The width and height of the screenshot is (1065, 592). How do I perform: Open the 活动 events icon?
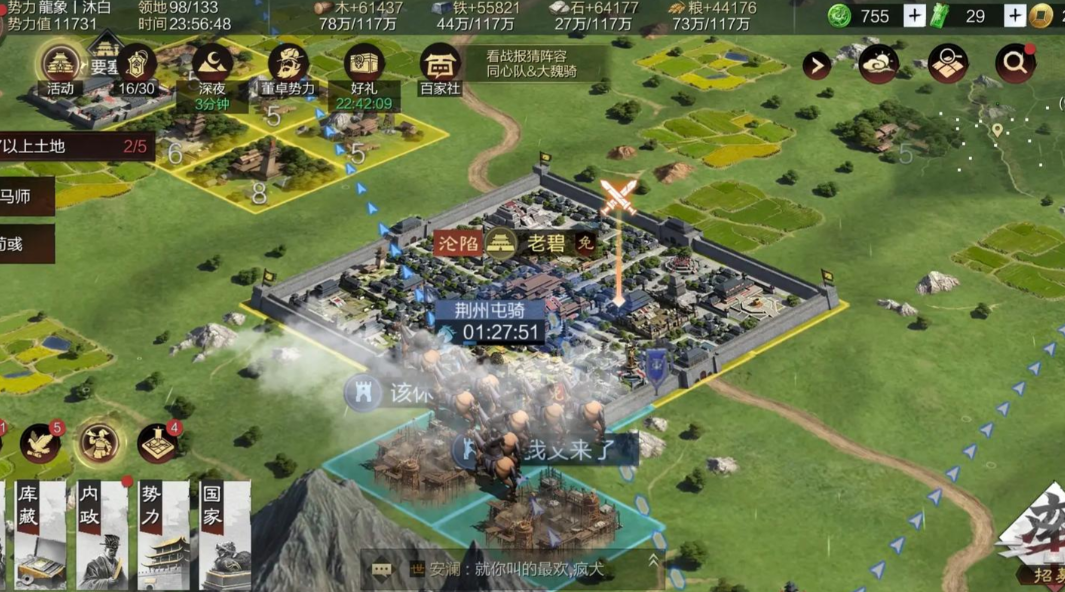(x=61, y=65)
